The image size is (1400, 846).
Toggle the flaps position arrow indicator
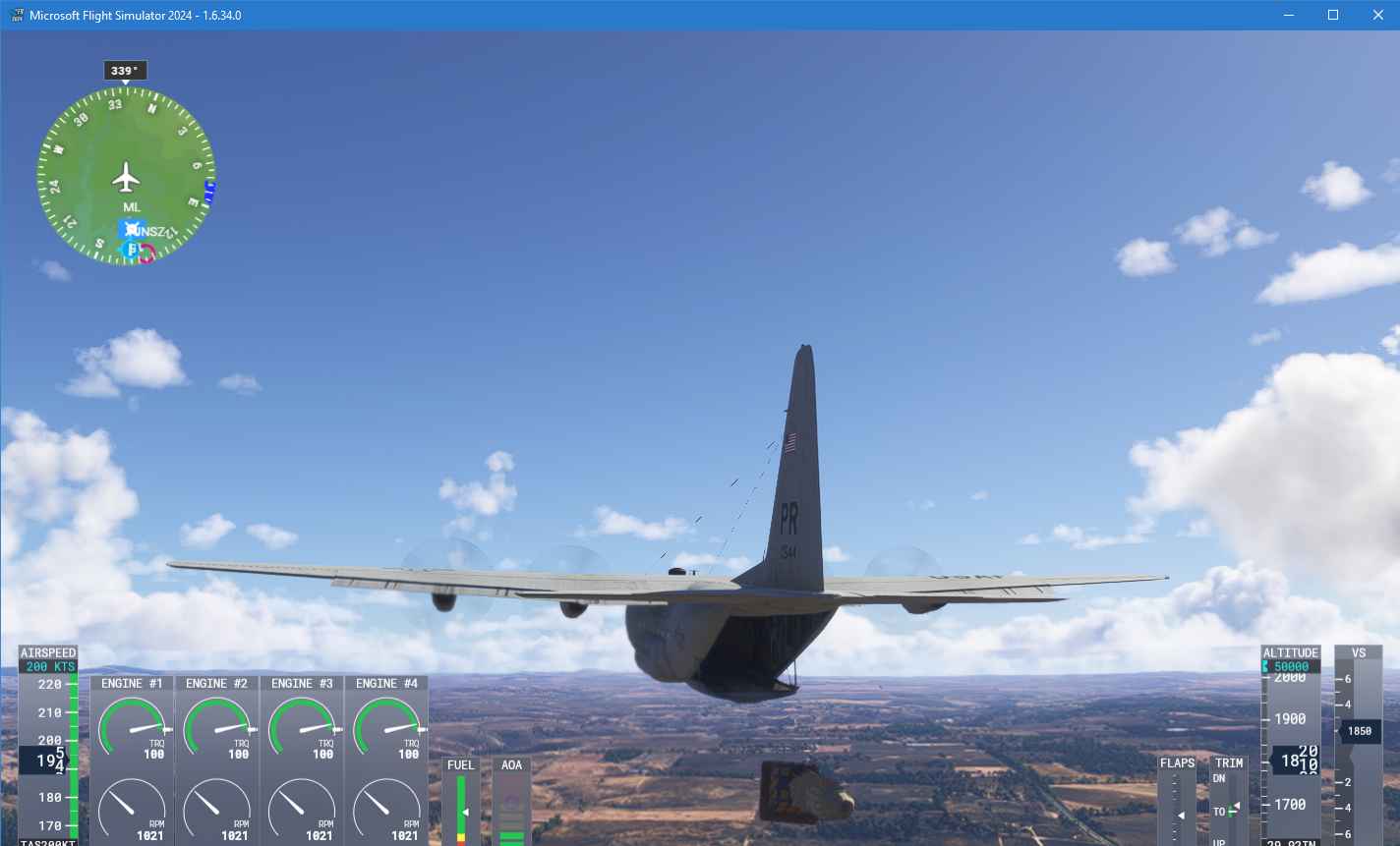[x=1179, y=816]
